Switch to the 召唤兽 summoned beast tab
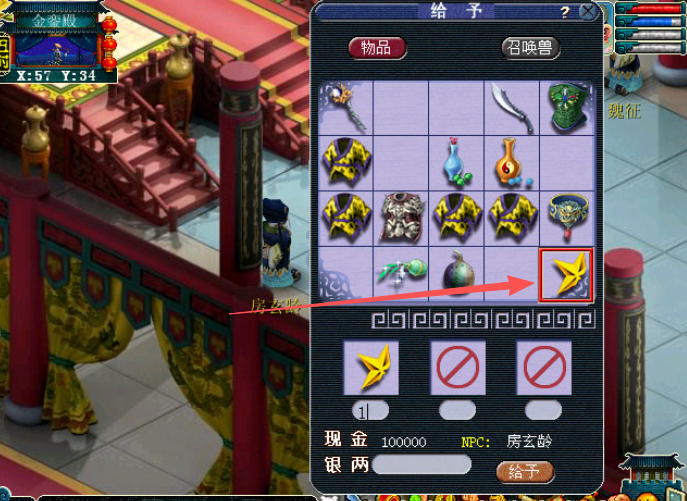687x501 pixels. pyautogui.click(x=530, y=47)
